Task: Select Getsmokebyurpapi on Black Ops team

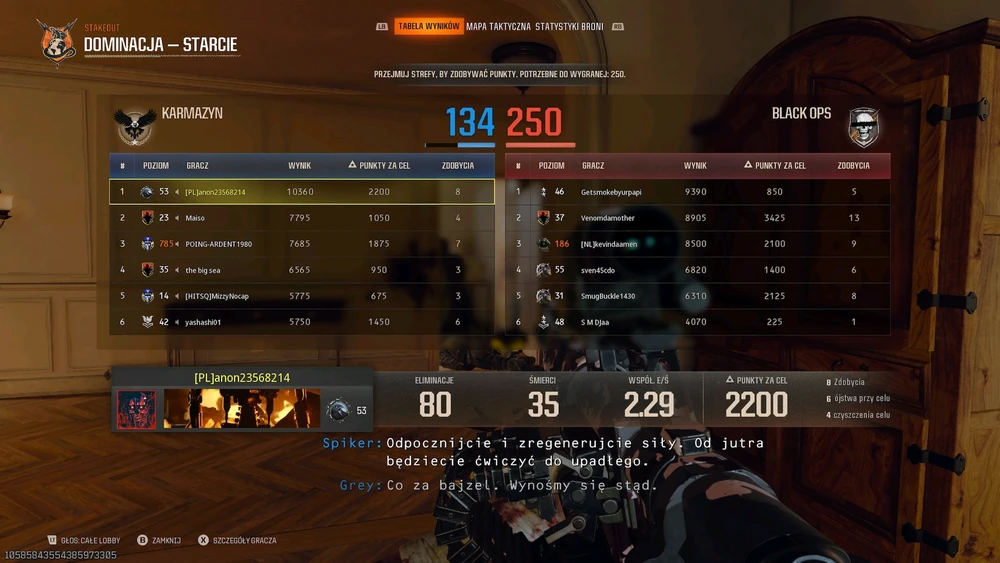Action: click(697, 192)
